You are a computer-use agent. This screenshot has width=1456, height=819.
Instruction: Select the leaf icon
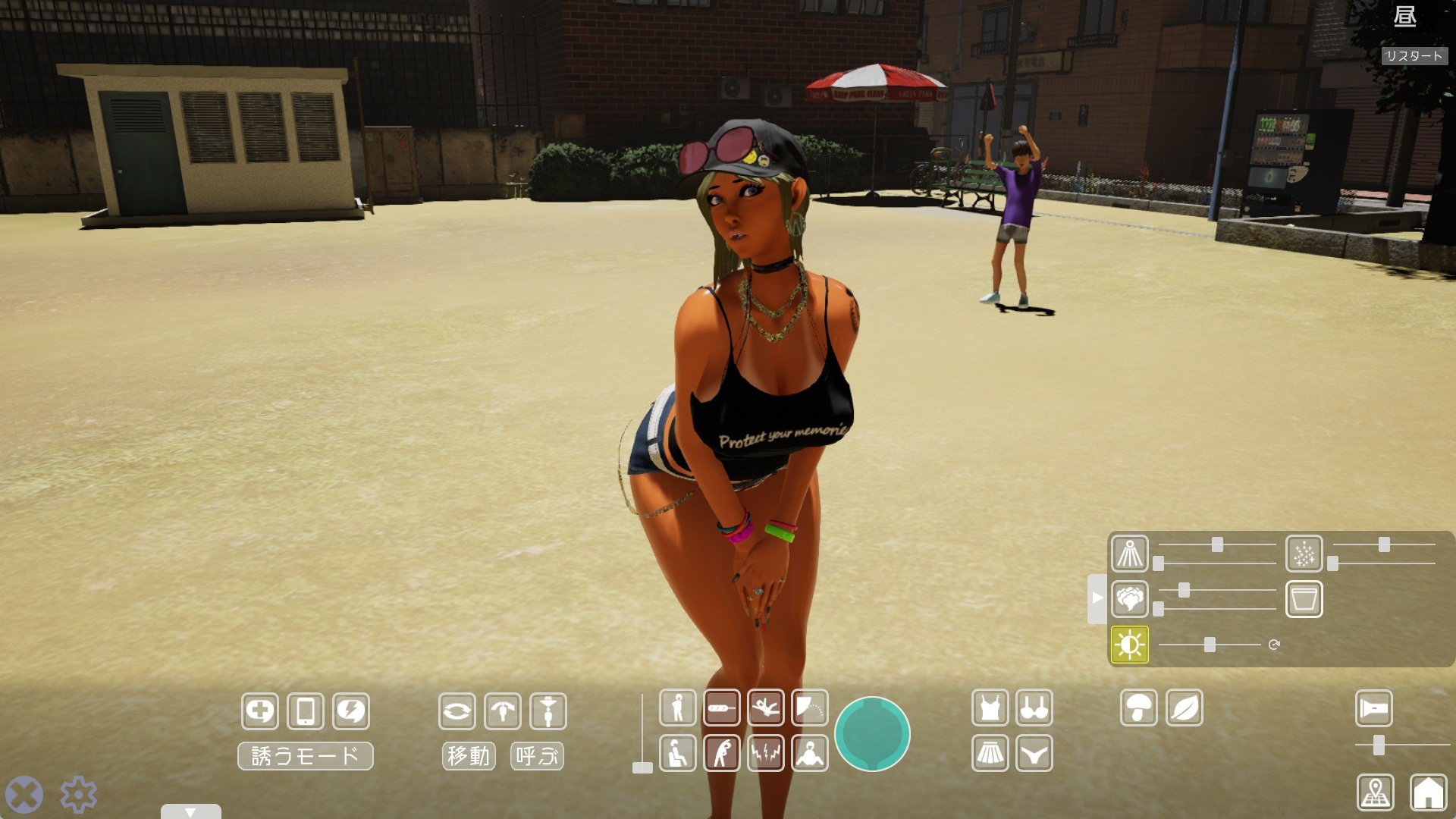(x=1184, y=708)
